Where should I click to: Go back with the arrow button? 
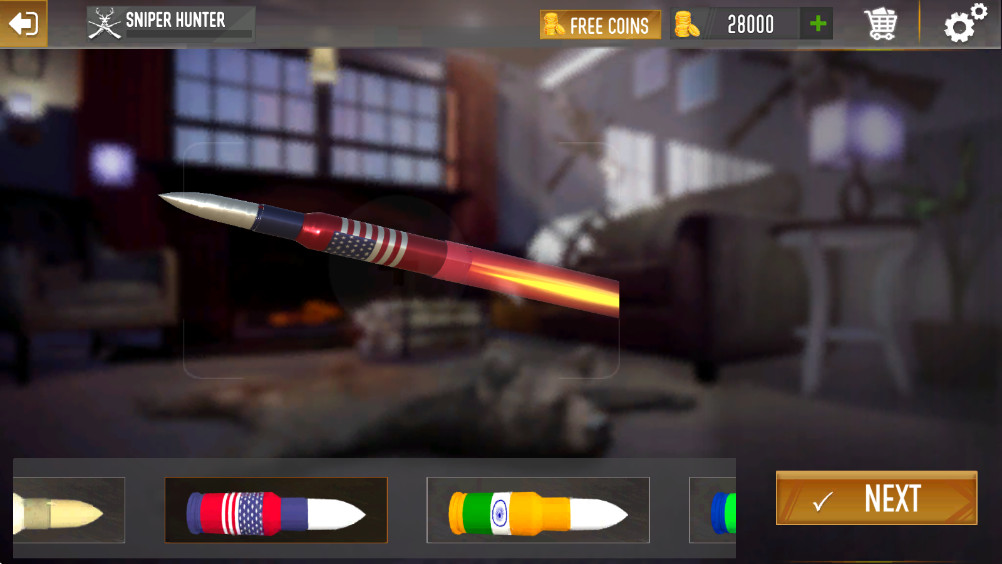point(23,23)
